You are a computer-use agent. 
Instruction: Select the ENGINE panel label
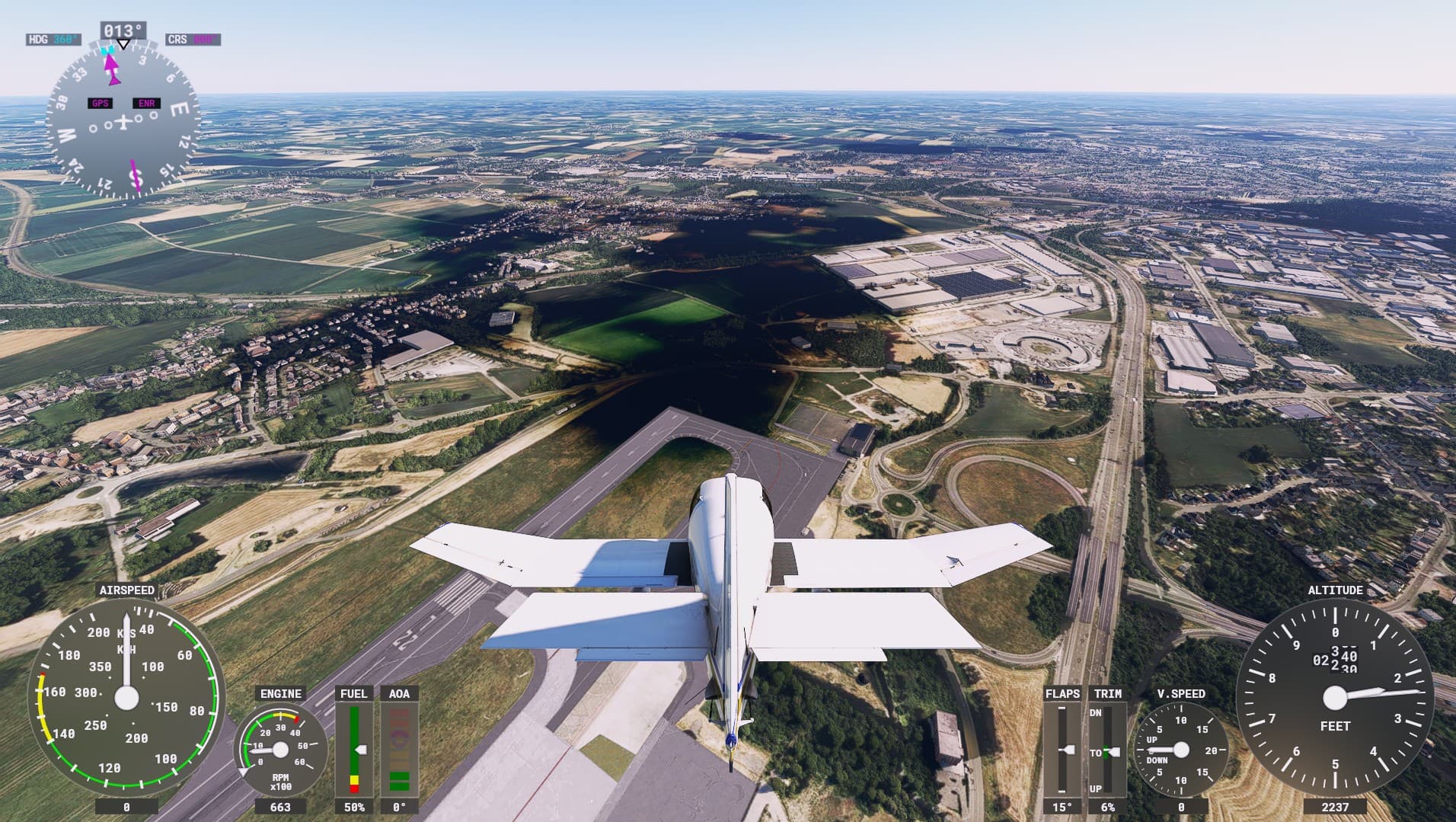click(x=280, y=694)
